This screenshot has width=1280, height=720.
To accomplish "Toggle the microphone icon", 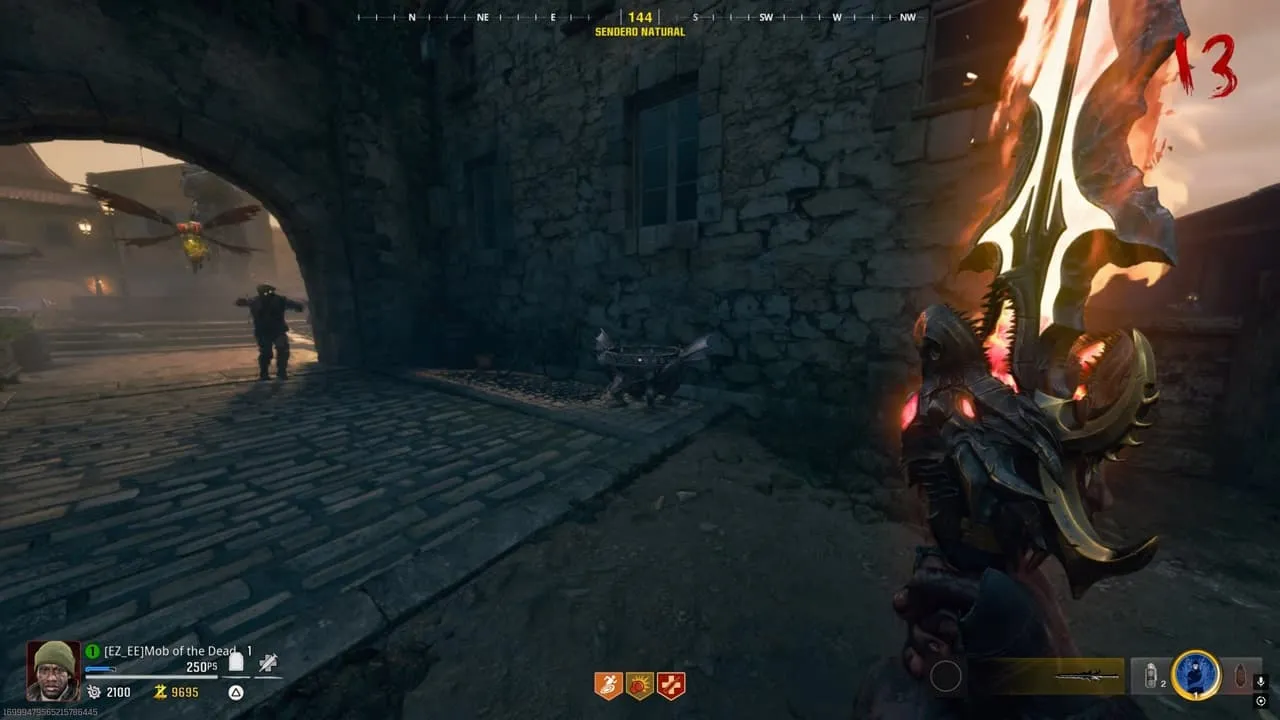I will (1261, 681).
